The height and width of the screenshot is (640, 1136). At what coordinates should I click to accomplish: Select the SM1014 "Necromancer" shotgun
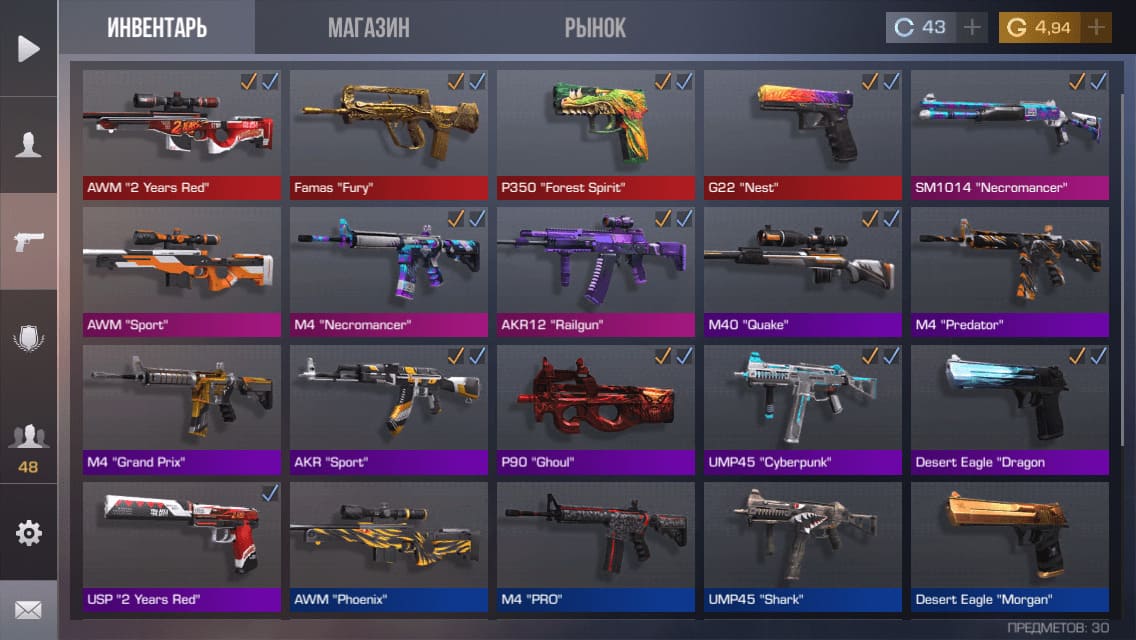tap(1009, 130)
